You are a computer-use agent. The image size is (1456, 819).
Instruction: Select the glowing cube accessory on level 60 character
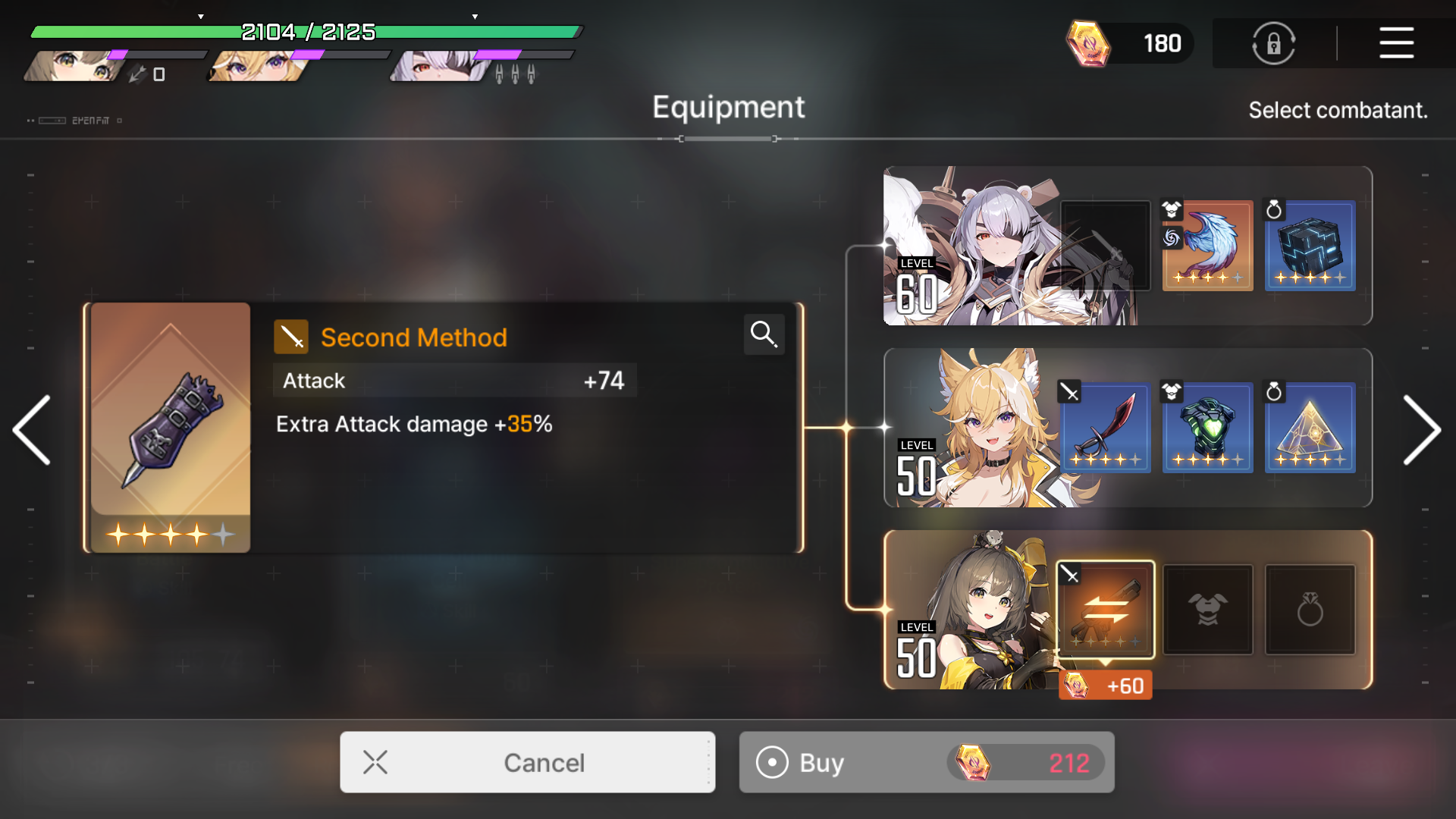(x=1310, y=246)
